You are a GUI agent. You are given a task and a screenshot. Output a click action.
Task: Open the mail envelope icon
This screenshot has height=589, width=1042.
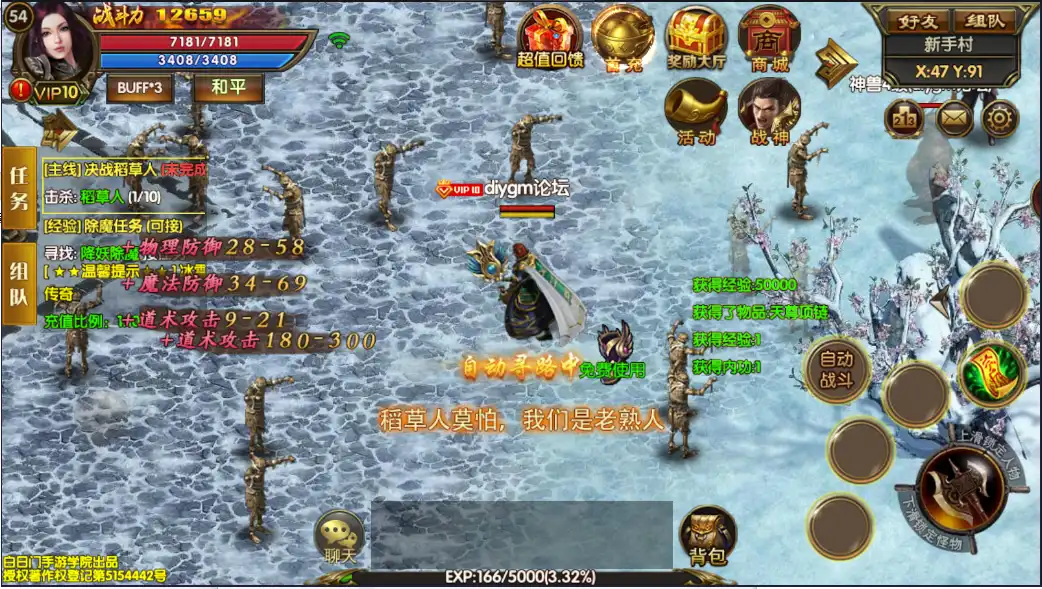pos(954,119)
